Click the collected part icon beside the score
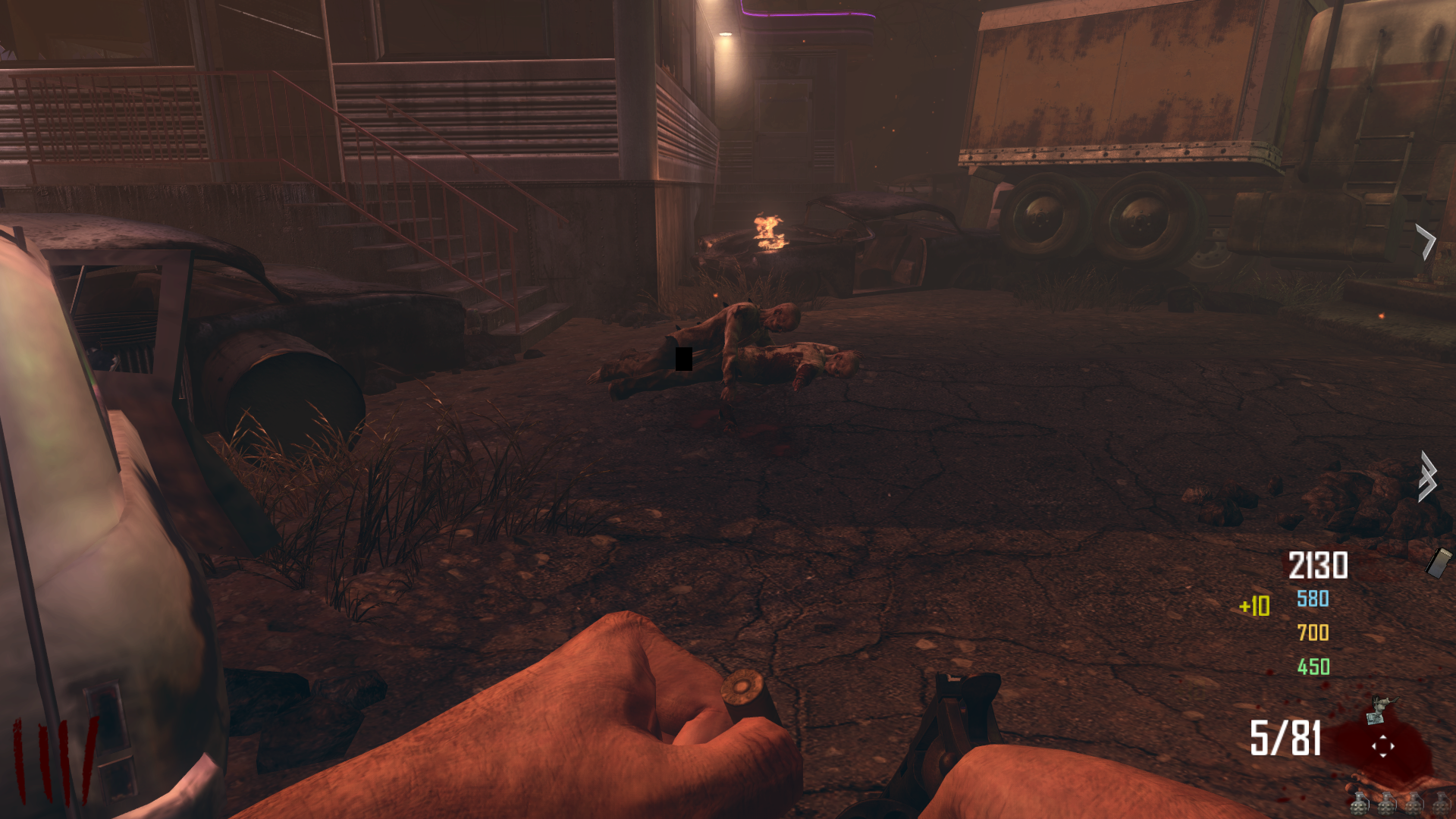Viewport: 1456px width, 819px height. click(1439, 563)
